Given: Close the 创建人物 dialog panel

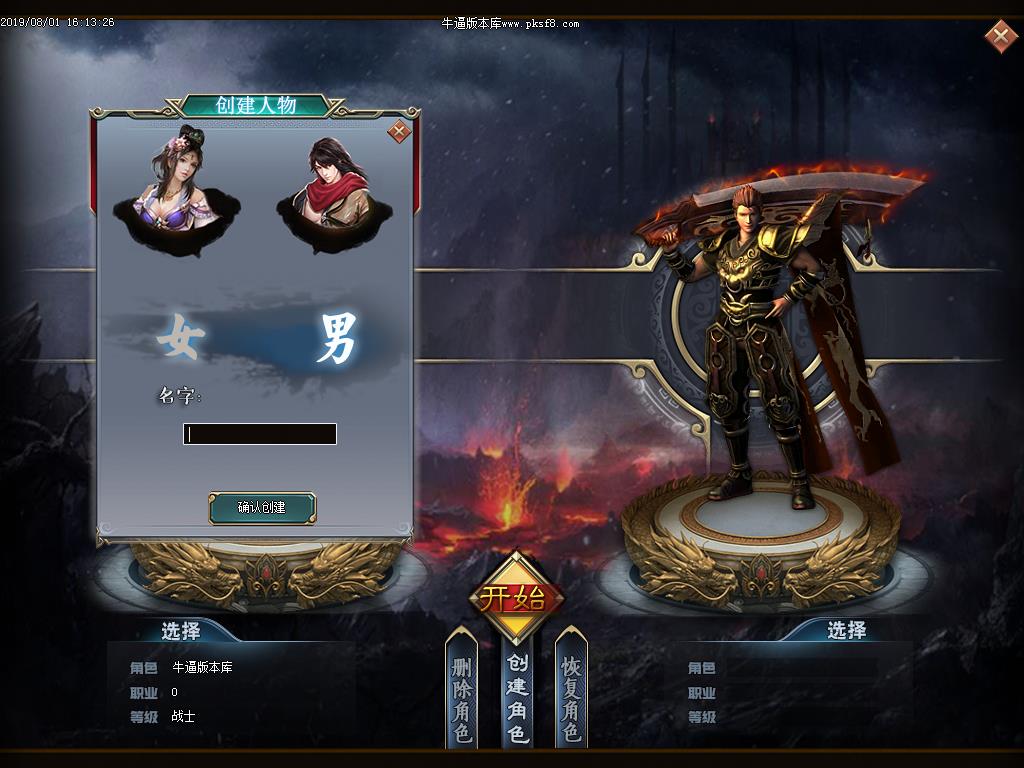Looking at the screenshot, I should coord(399,131).
